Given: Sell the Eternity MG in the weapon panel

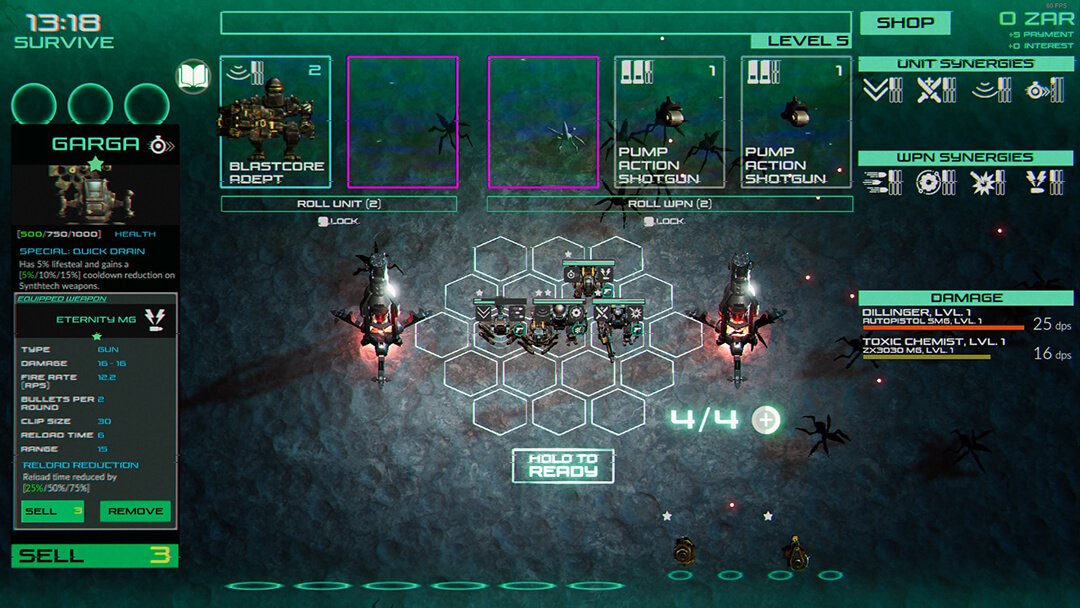Looking at the screenshot, I should pyautogui.click(x=53, y=511).
